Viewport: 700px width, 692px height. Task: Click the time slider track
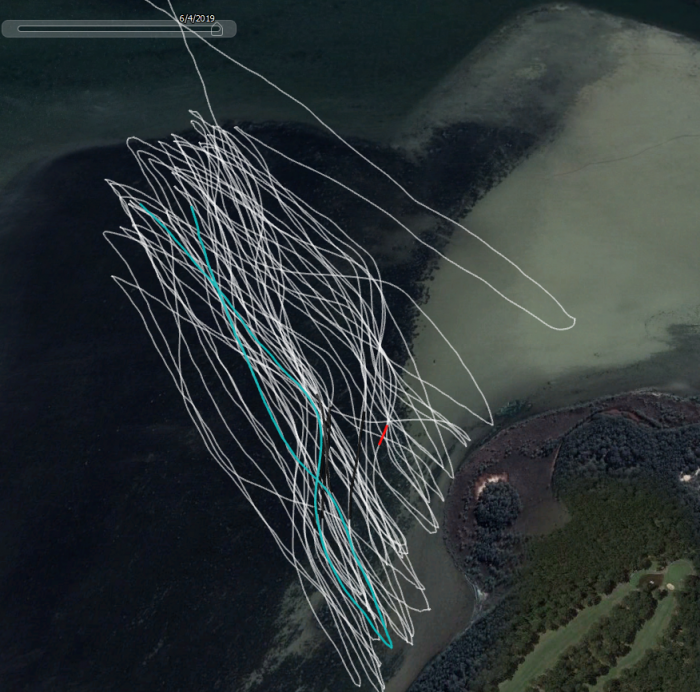point(110,29)
